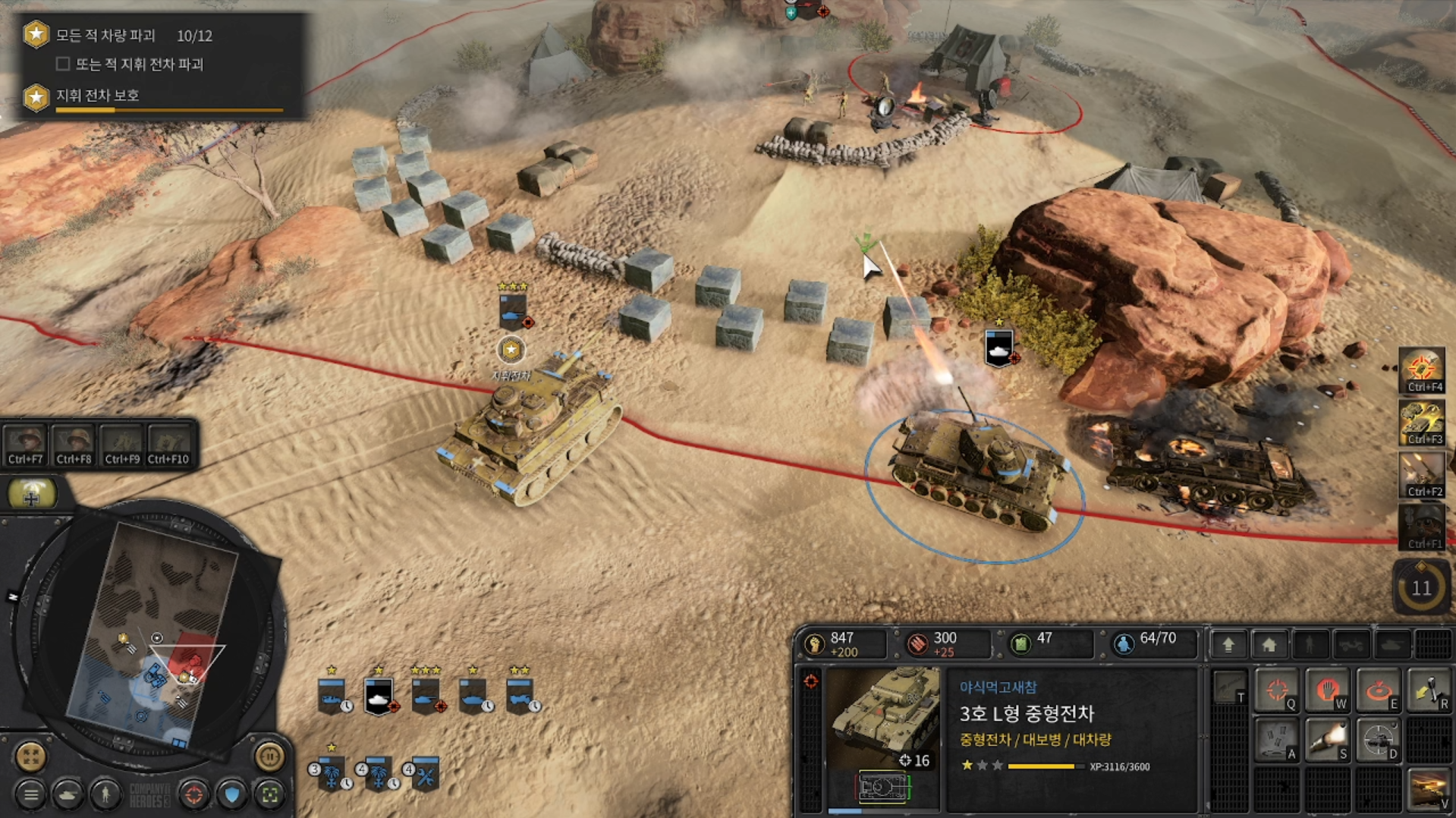Image resolution: width=1456 pixels, height=818 pixels.
Task: Select the wrench repair unit badge
Action: coord(426,774)
